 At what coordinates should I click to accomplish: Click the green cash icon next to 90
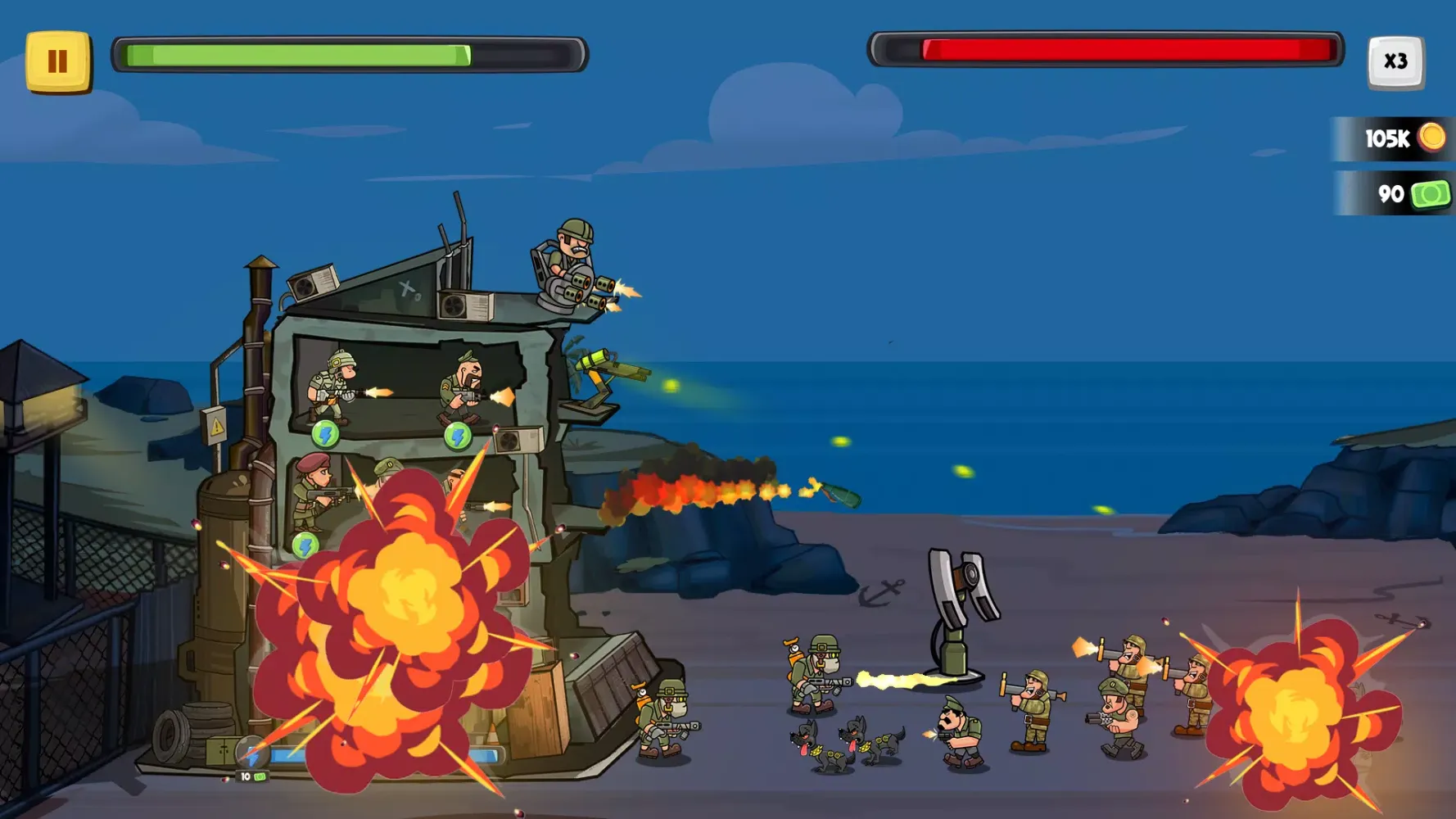[1429, 194]
